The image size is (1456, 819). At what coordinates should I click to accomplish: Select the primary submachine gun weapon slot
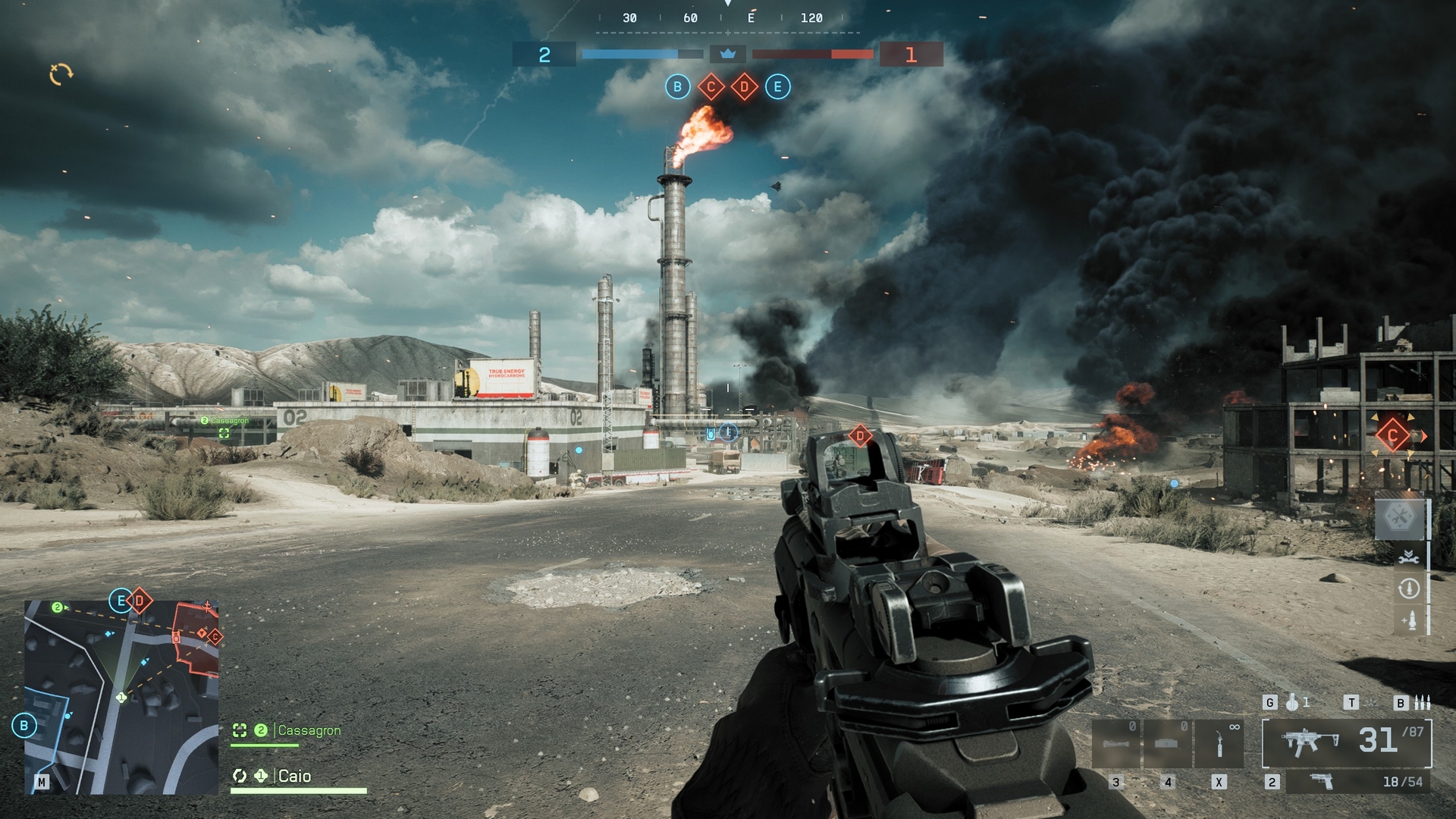pyautogui.click(x=1347, y=742)
